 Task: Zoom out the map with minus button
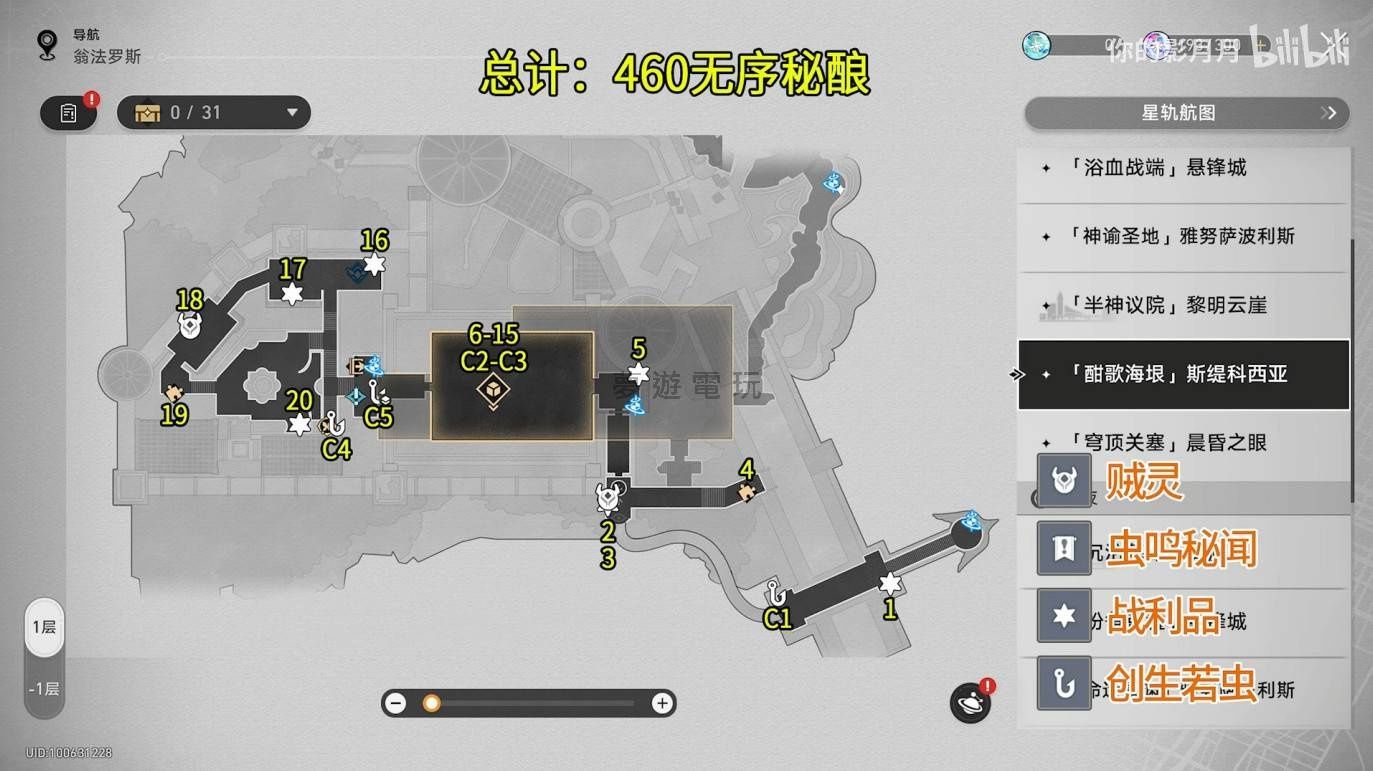point(396,703)
